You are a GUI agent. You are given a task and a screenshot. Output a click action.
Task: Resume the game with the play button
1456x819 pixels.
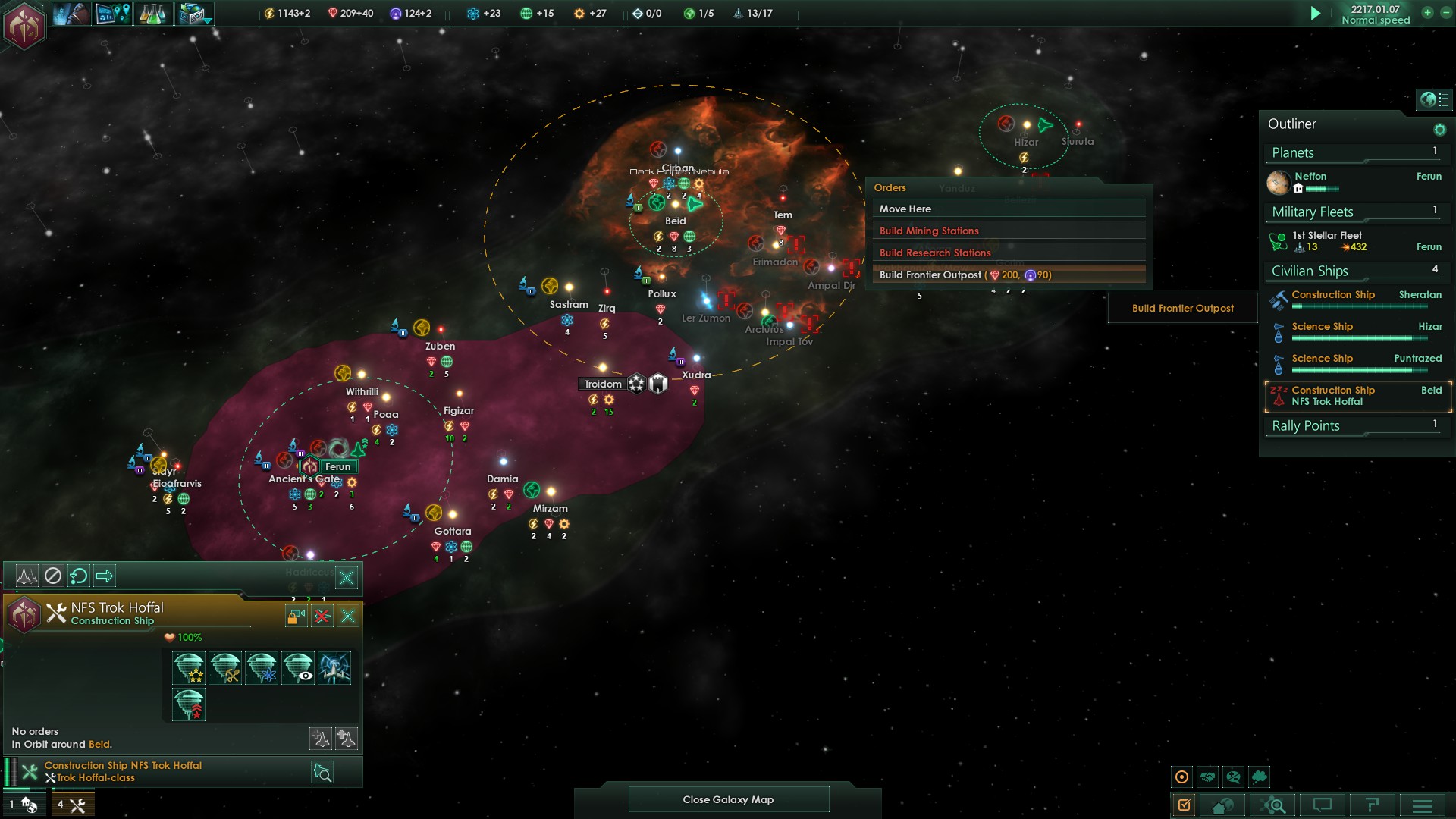click(x=1316, y=13)
